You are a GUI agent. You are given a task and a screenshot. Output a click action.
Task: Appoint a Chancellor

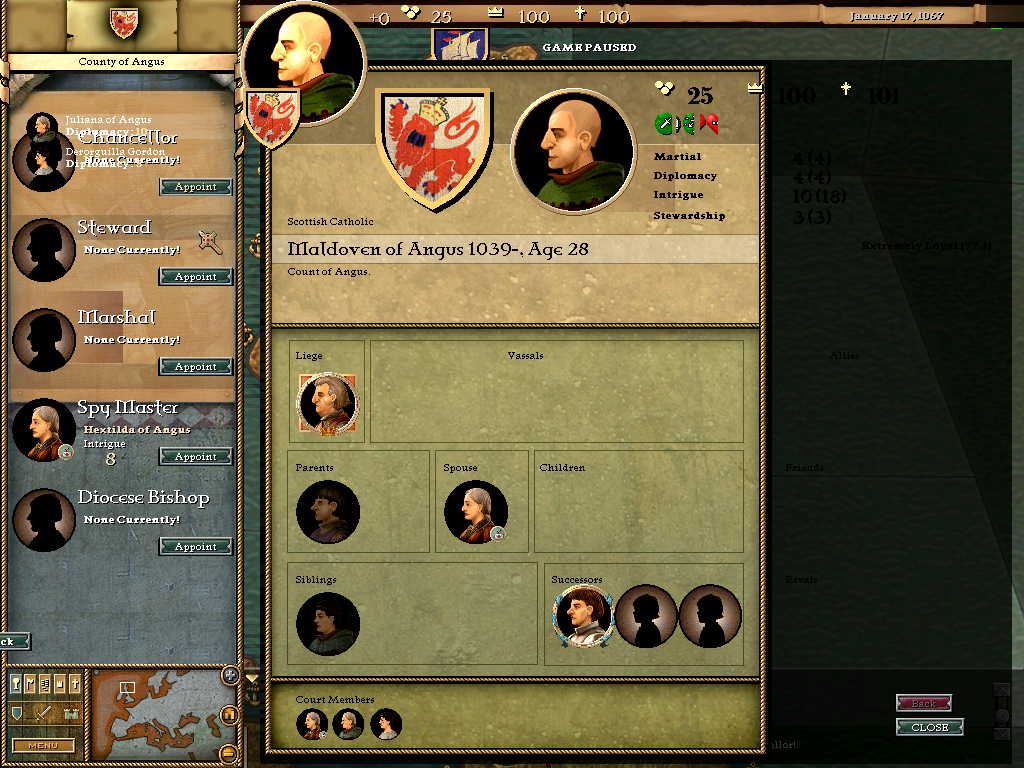[196, 187]
